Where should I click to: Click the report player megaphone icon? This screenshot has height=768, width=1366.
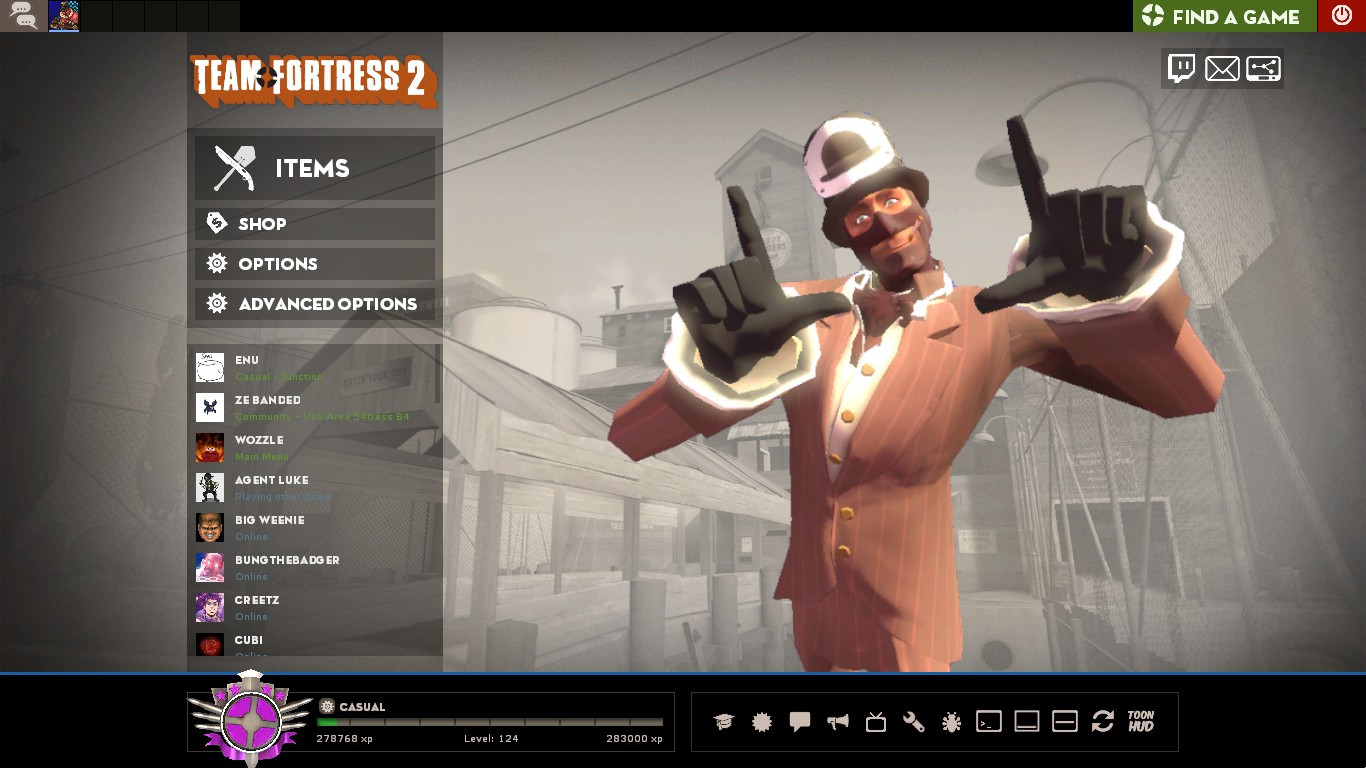click(838, 721)
